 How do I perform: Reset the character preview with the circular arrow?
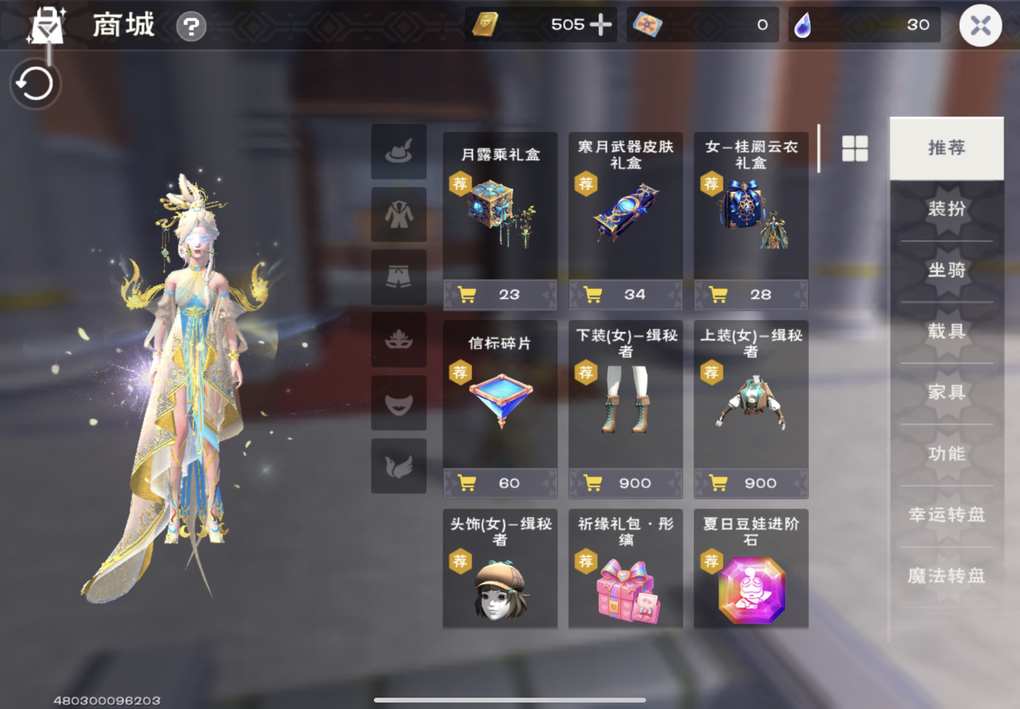click(36, 85)
